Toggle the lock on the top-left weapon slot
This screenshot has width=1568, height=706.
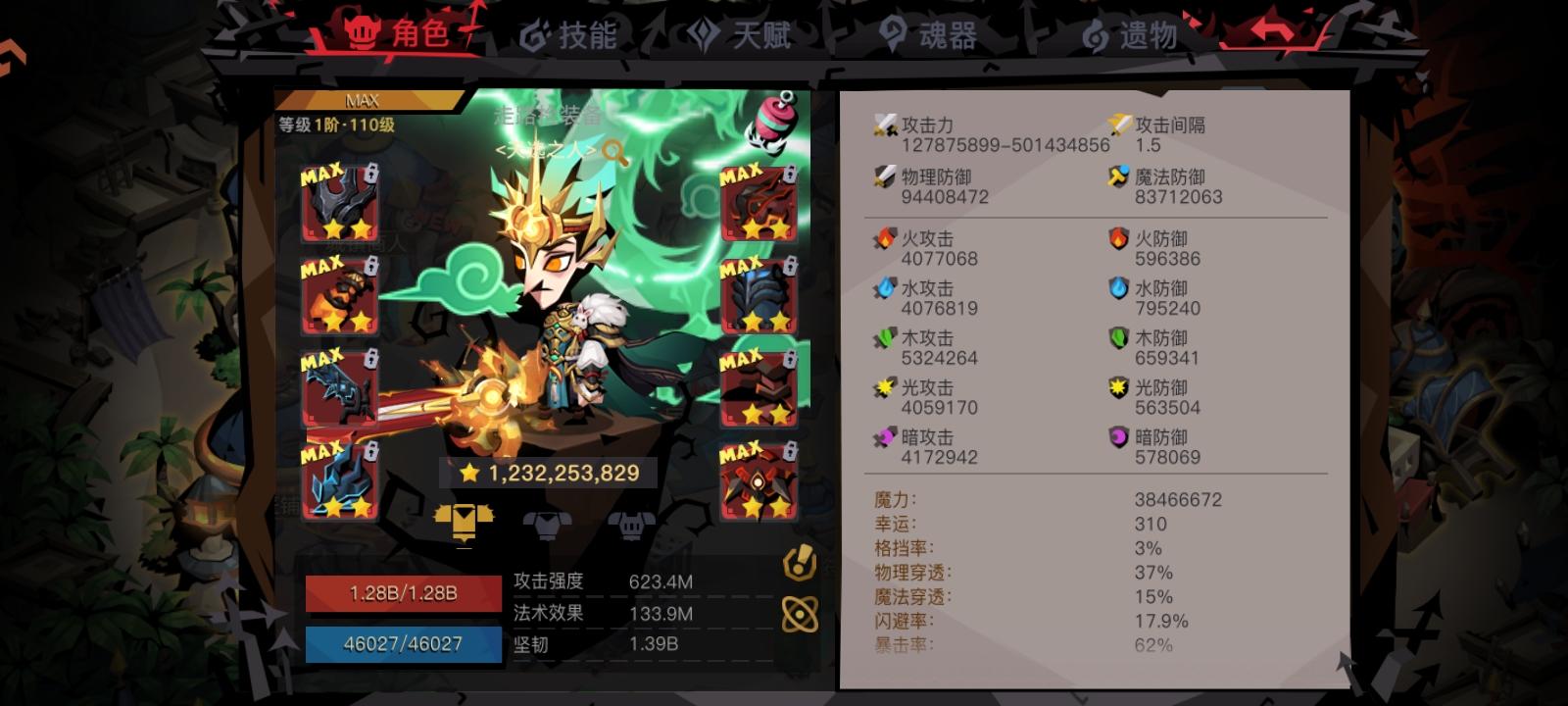pos(372,175)
